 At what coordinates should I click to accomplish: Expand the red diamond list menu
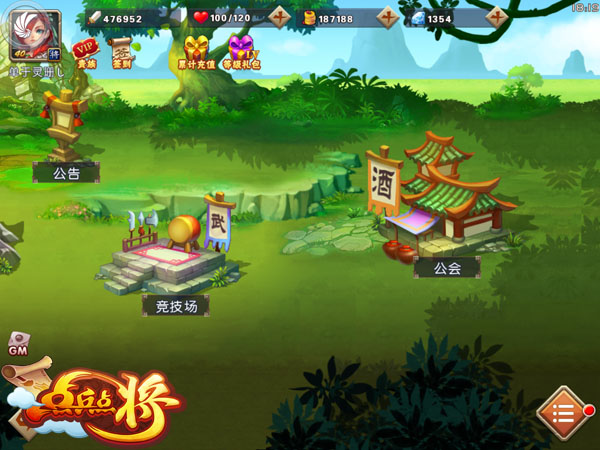563,413
